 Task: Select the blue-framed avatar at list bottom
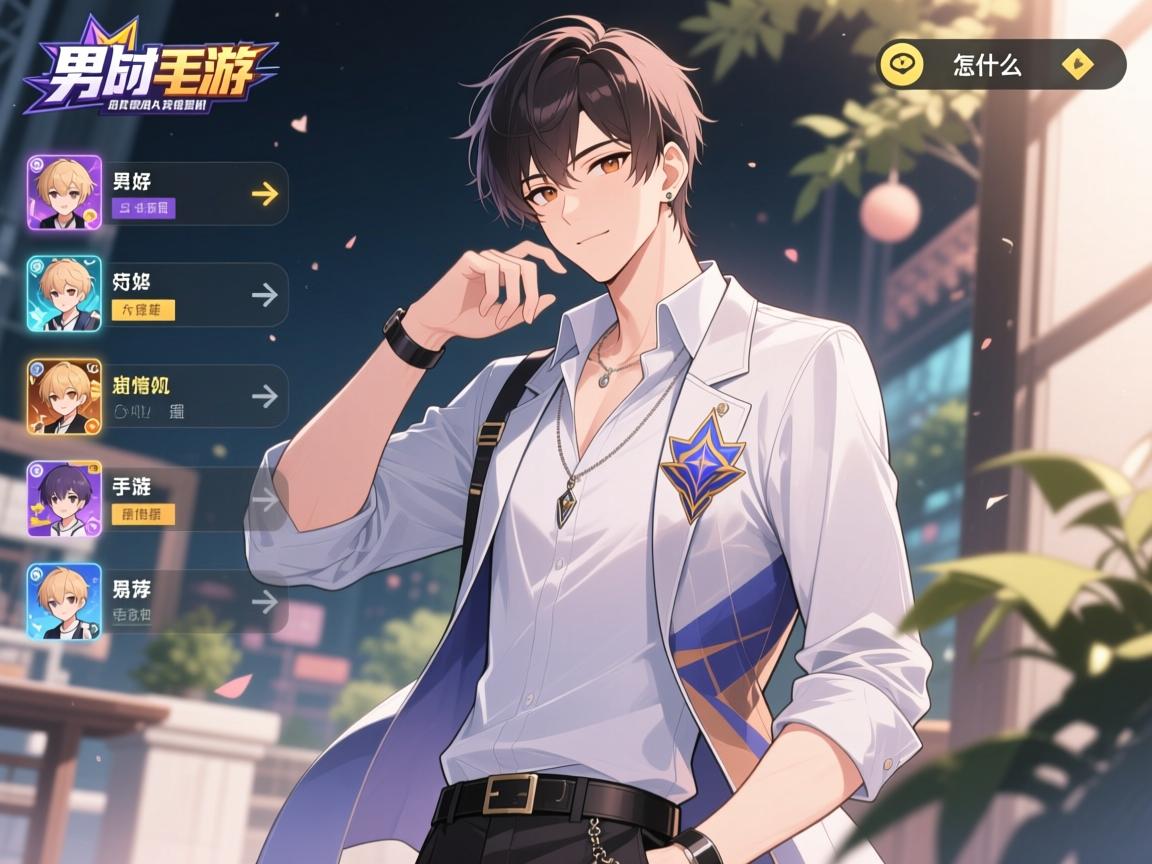(x=64, y=601)
